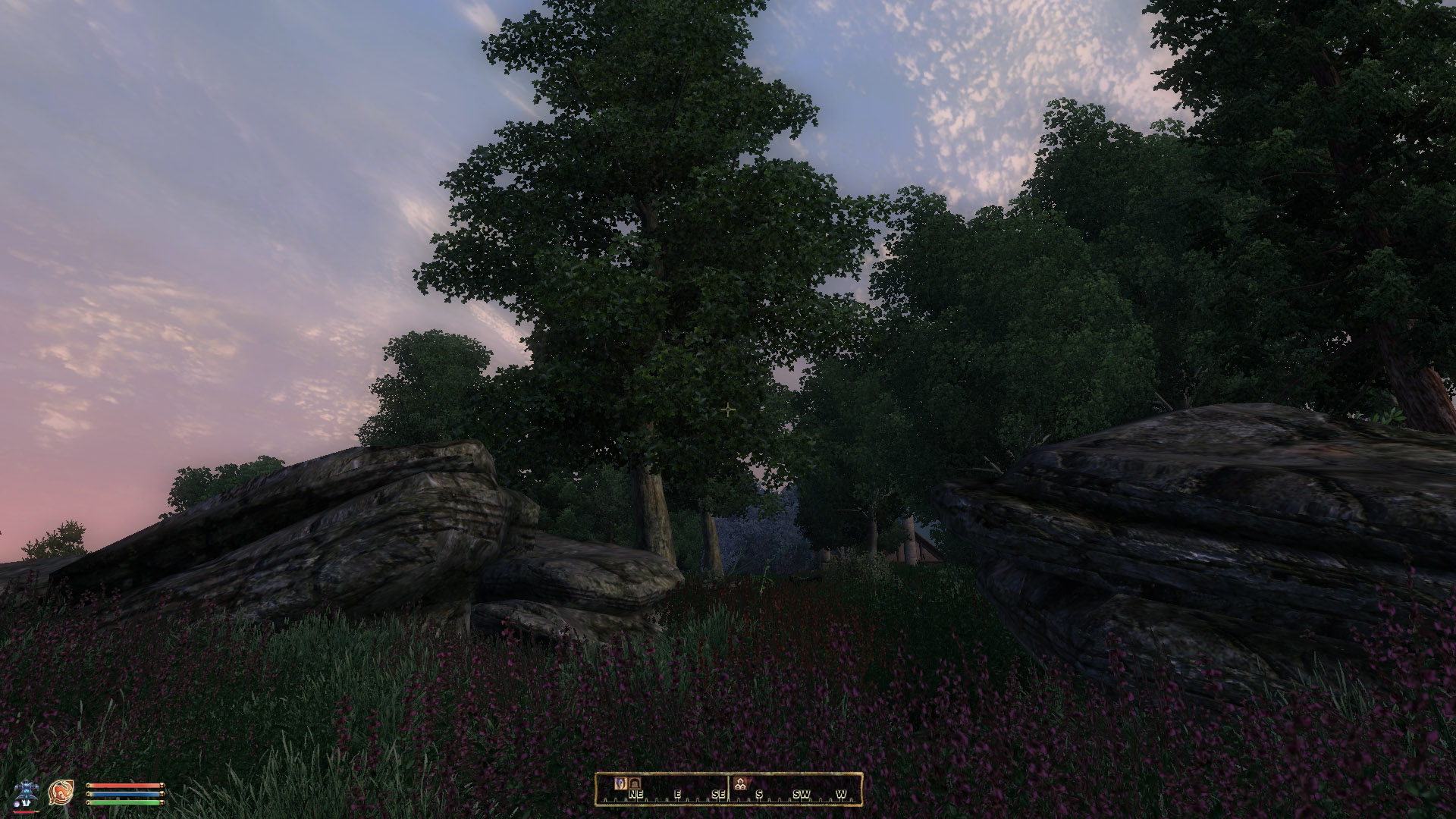Viewport: 1456px width, 819px height.
Task: Click the crosshair at screen center
Action: pyautogui.click(x=728, y=409)
